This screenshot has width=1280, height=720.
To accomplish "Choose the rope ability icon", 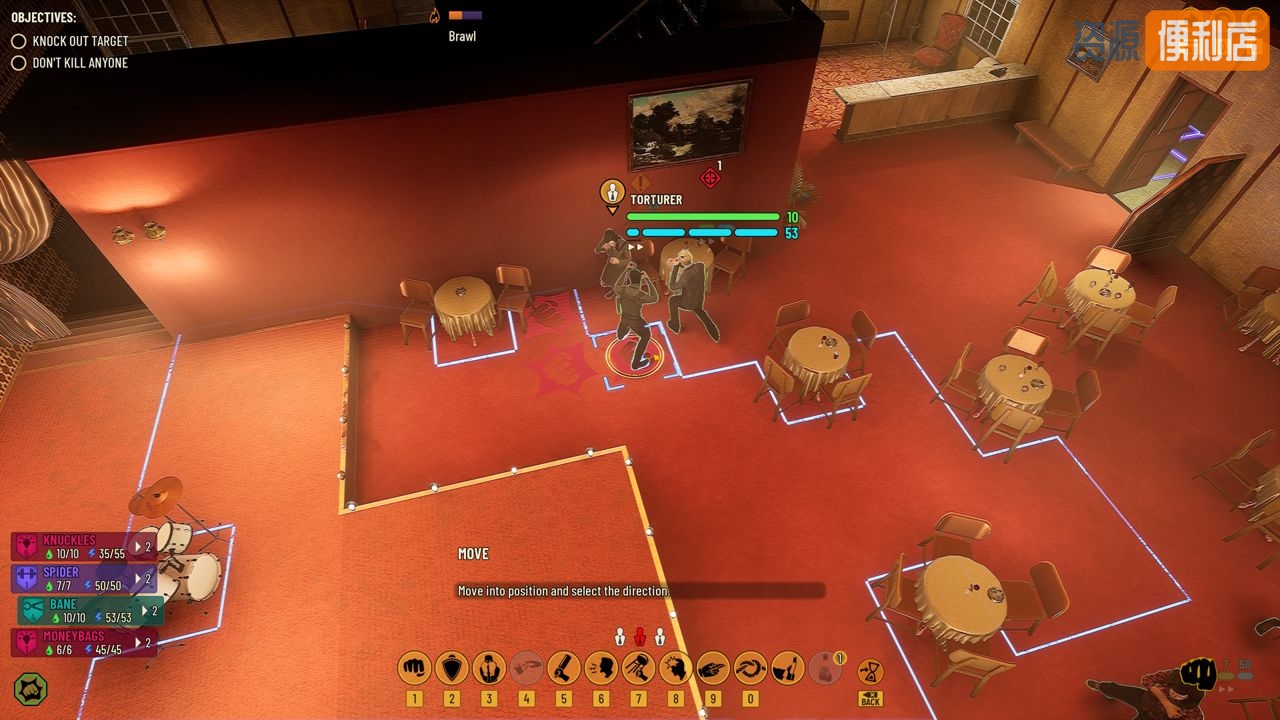I will pos(750,667).
